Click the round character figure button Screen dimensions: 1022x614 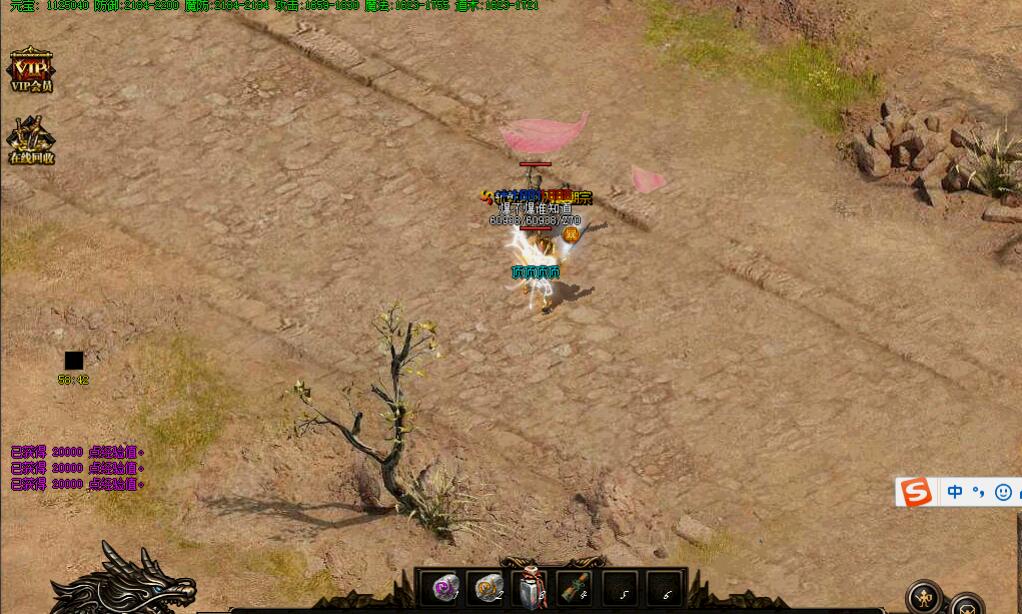(924, 597)
